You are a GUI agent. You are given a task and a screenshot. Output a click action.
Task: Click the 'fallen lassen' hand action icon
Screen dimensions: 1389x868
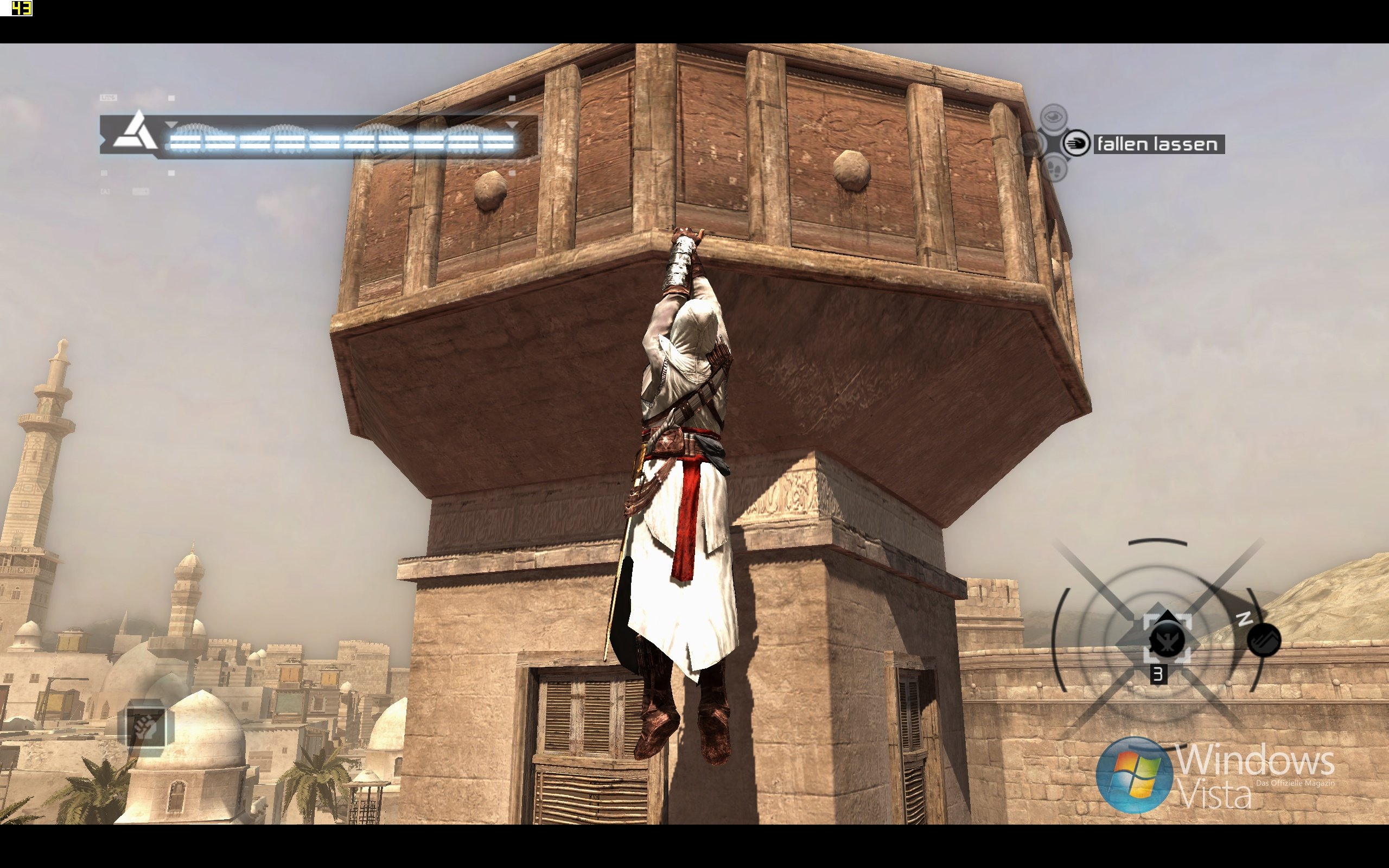pyautogui.click(x=1075, y=143)
